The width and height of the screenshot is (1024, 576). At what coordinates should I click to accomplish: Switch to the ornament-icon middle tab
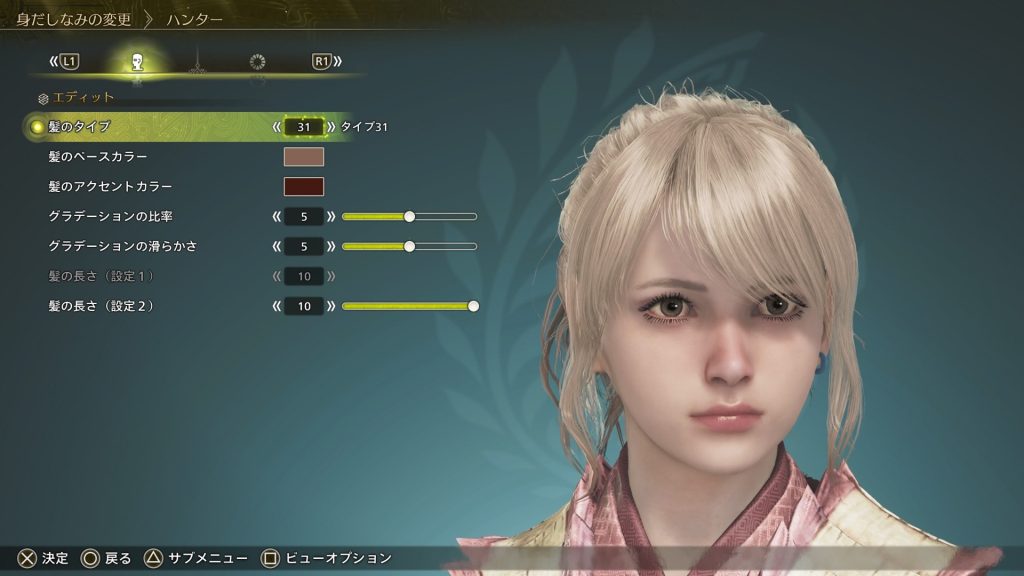point(197,62)
